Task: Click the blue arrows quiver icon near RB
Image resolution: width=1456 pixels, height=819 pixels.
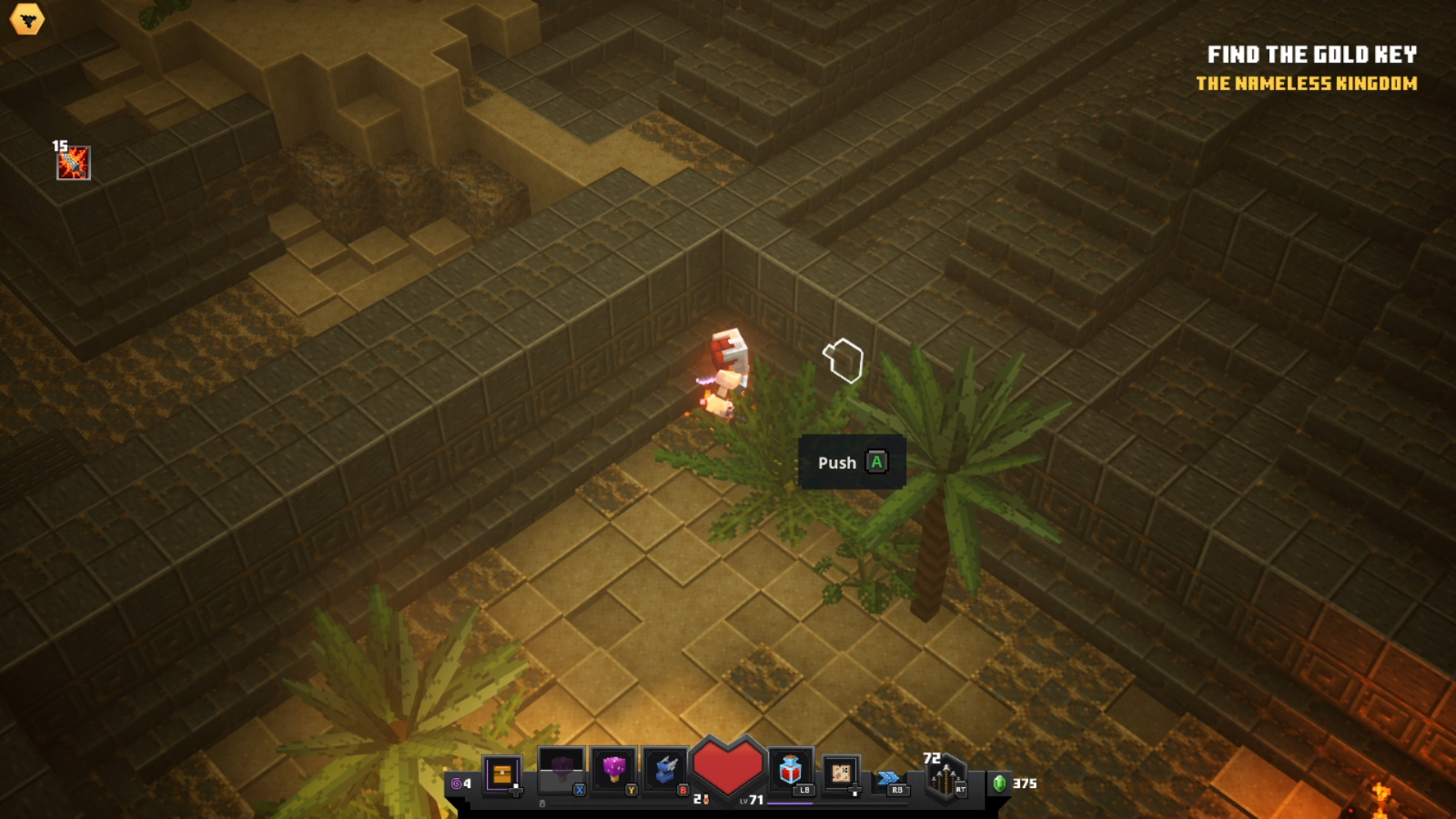Action: (887, 778)
